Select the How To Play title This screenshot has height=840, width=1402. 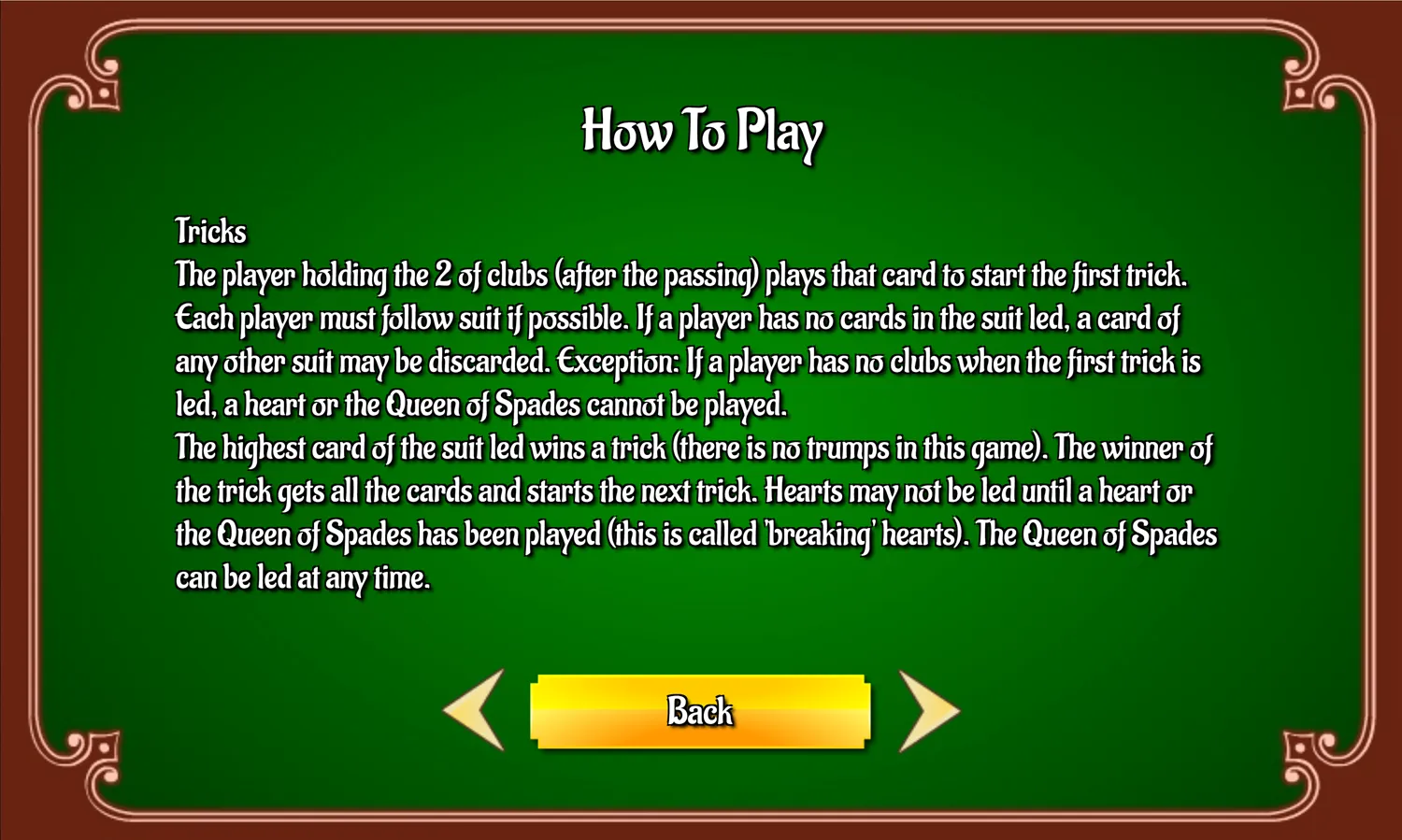coord(701,133)
